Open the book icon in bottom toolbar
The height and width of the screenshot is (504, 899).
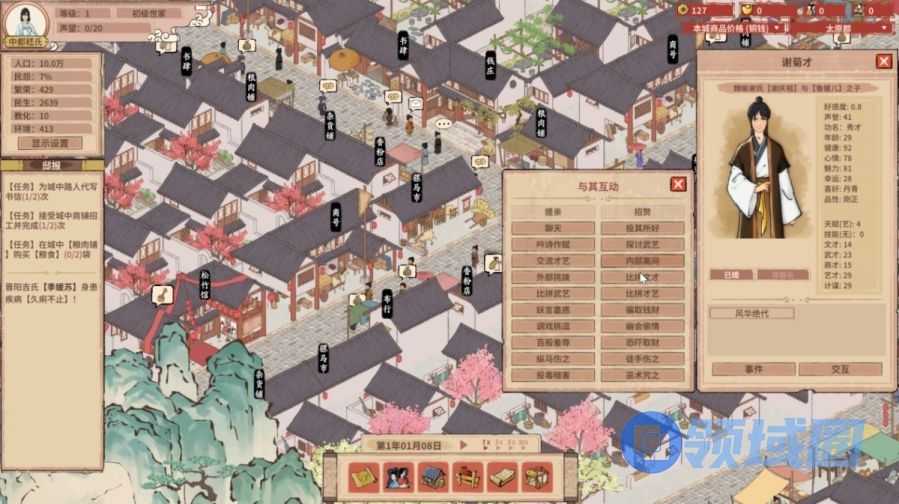point(502,477)
